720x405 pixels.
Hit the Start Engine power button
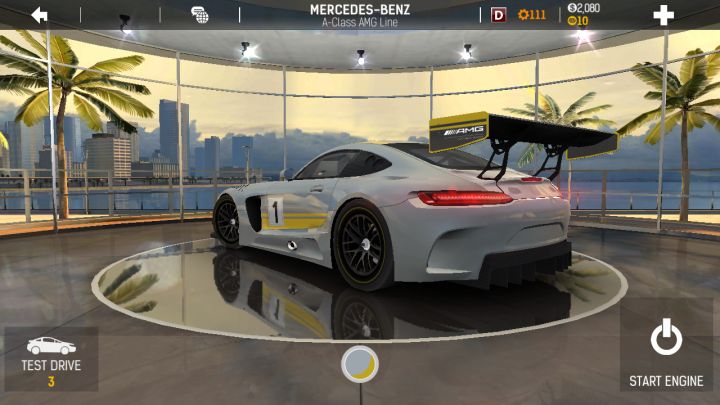pos(666,350)
